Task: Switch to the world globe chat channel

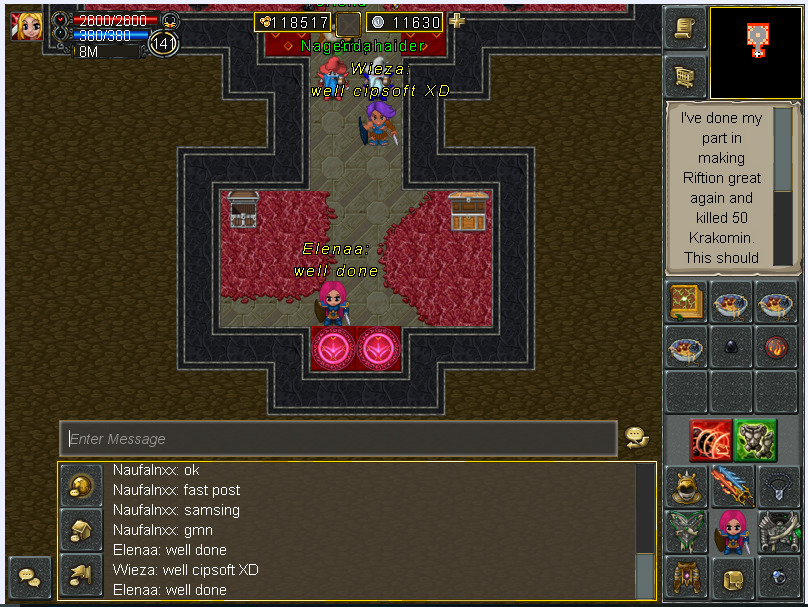Action: 80,486
